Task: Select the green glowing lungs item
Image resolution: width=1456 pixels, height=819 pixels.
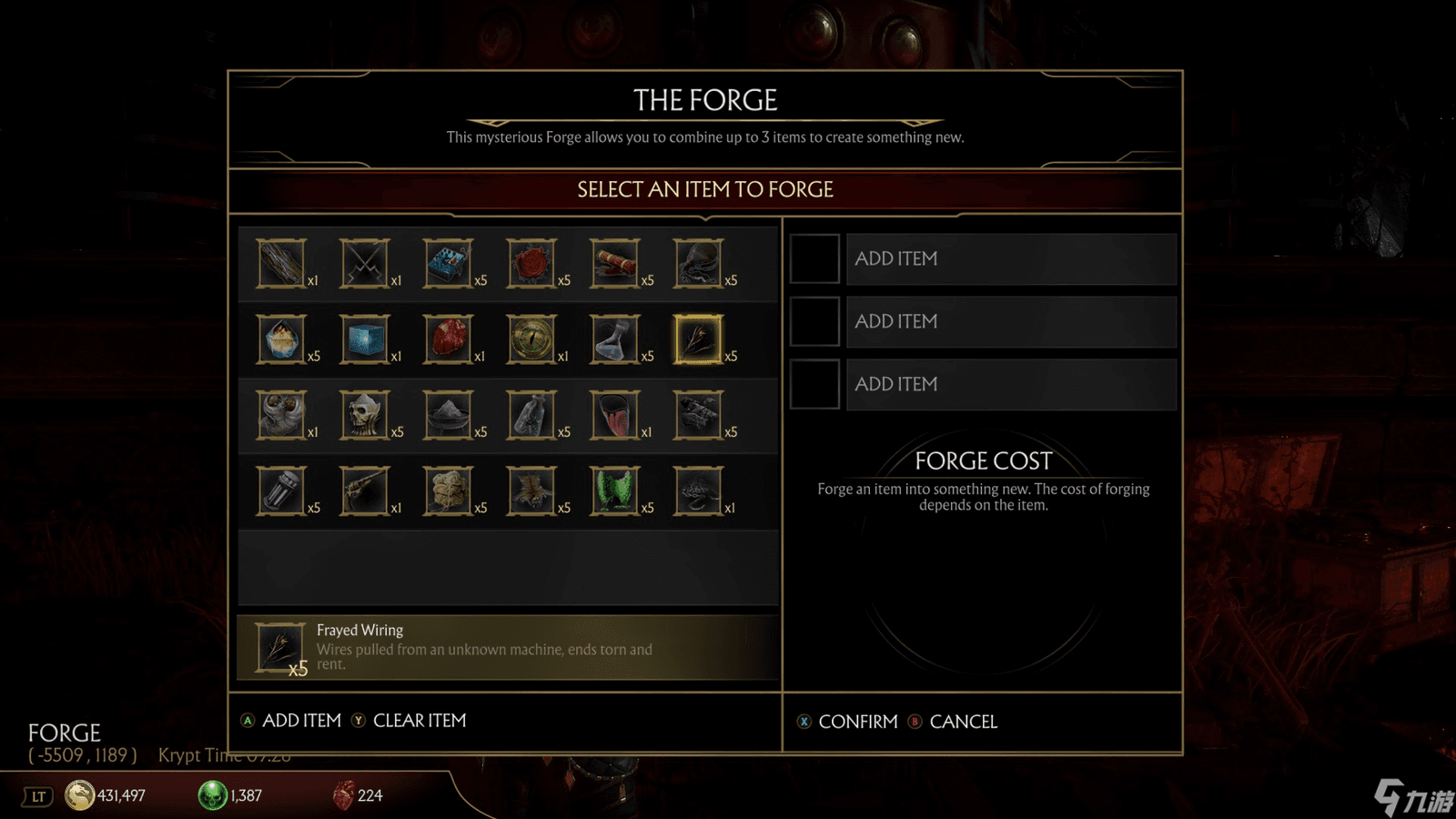Action: (615, 491)
